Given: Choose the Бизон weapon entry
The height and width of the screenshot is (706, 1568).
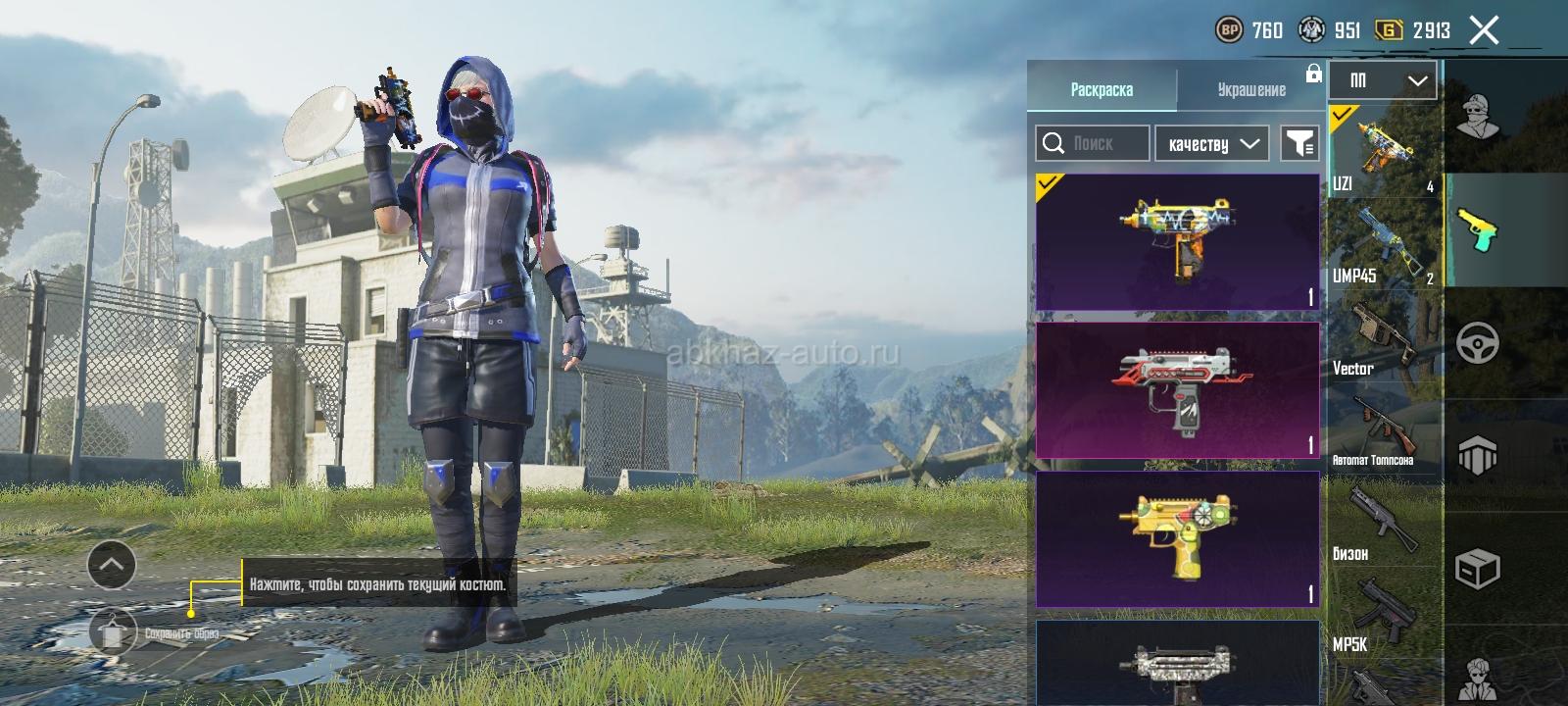Looking at the screenshot, I should click(x=1383, y=522).
